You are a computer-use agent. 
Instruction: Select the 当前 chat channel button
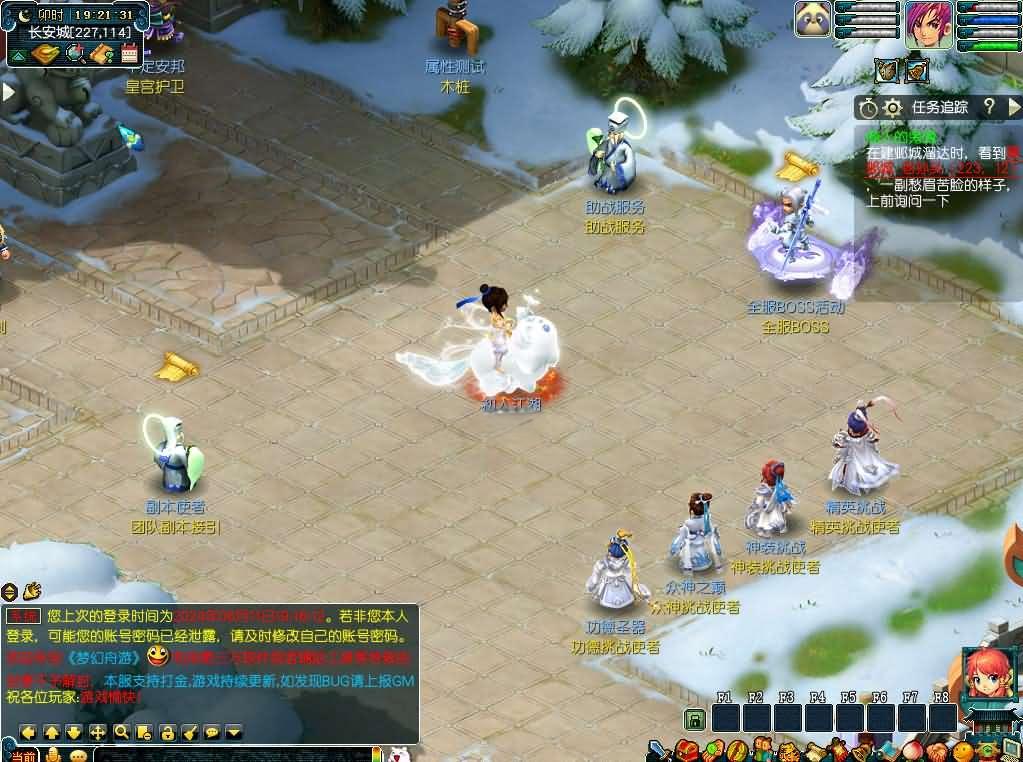[x=23, y=755]
